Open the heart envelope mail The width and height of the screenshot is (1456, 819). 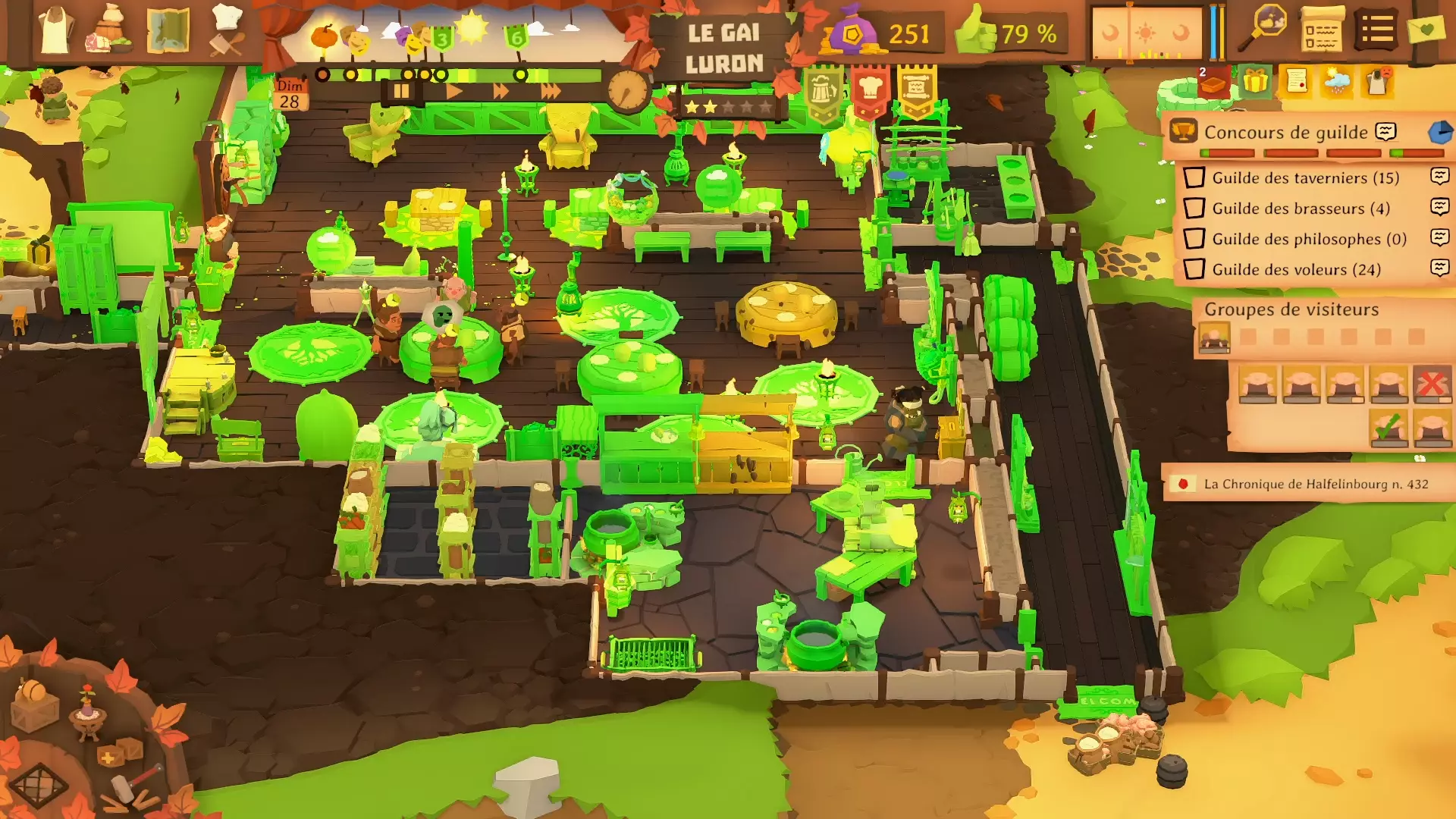click(x=1426, y=30)
